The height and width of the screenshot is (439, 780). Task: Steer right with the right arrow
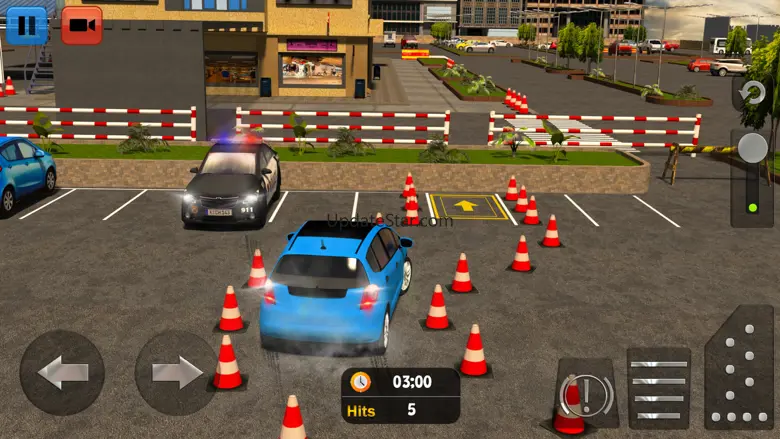[176, 373]
